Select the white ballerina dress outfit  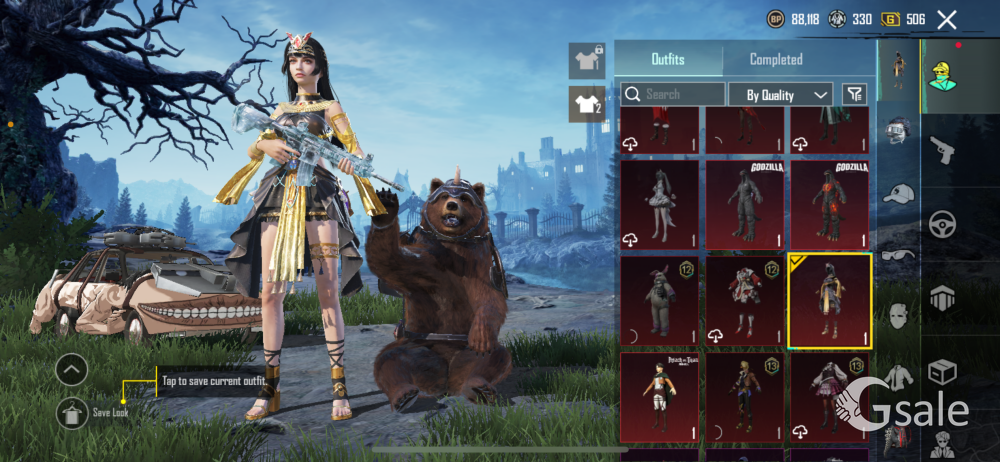[659, 204]
